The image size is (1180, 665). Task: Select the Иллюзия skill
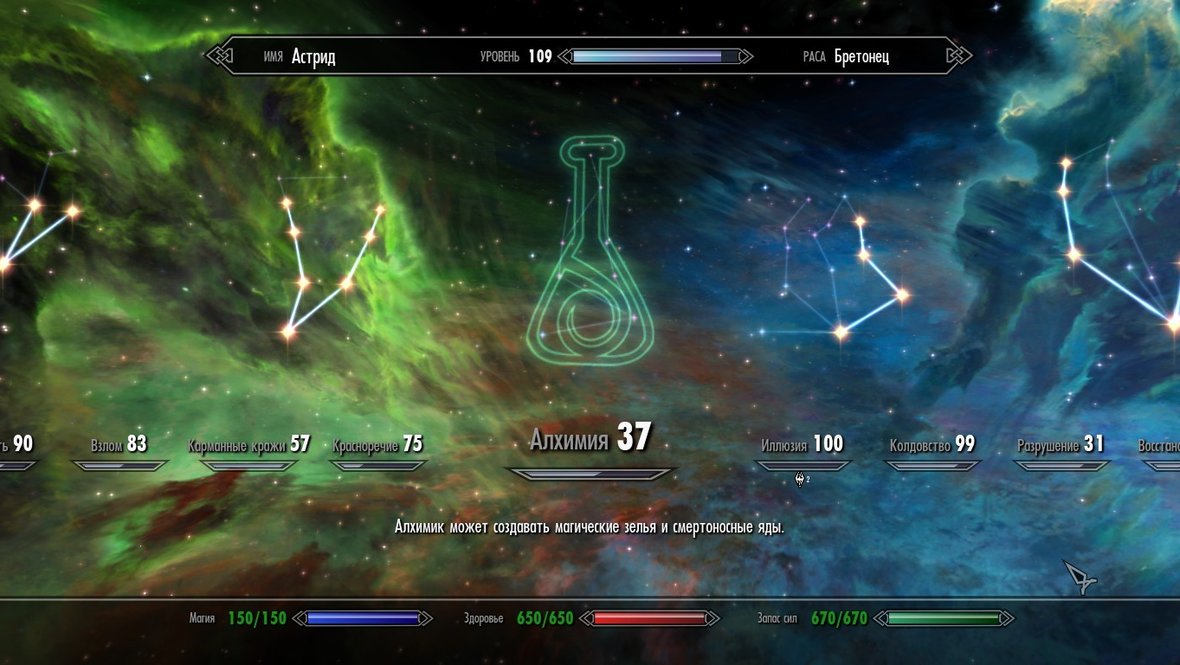pyautogui.click(x=802, y=445)
